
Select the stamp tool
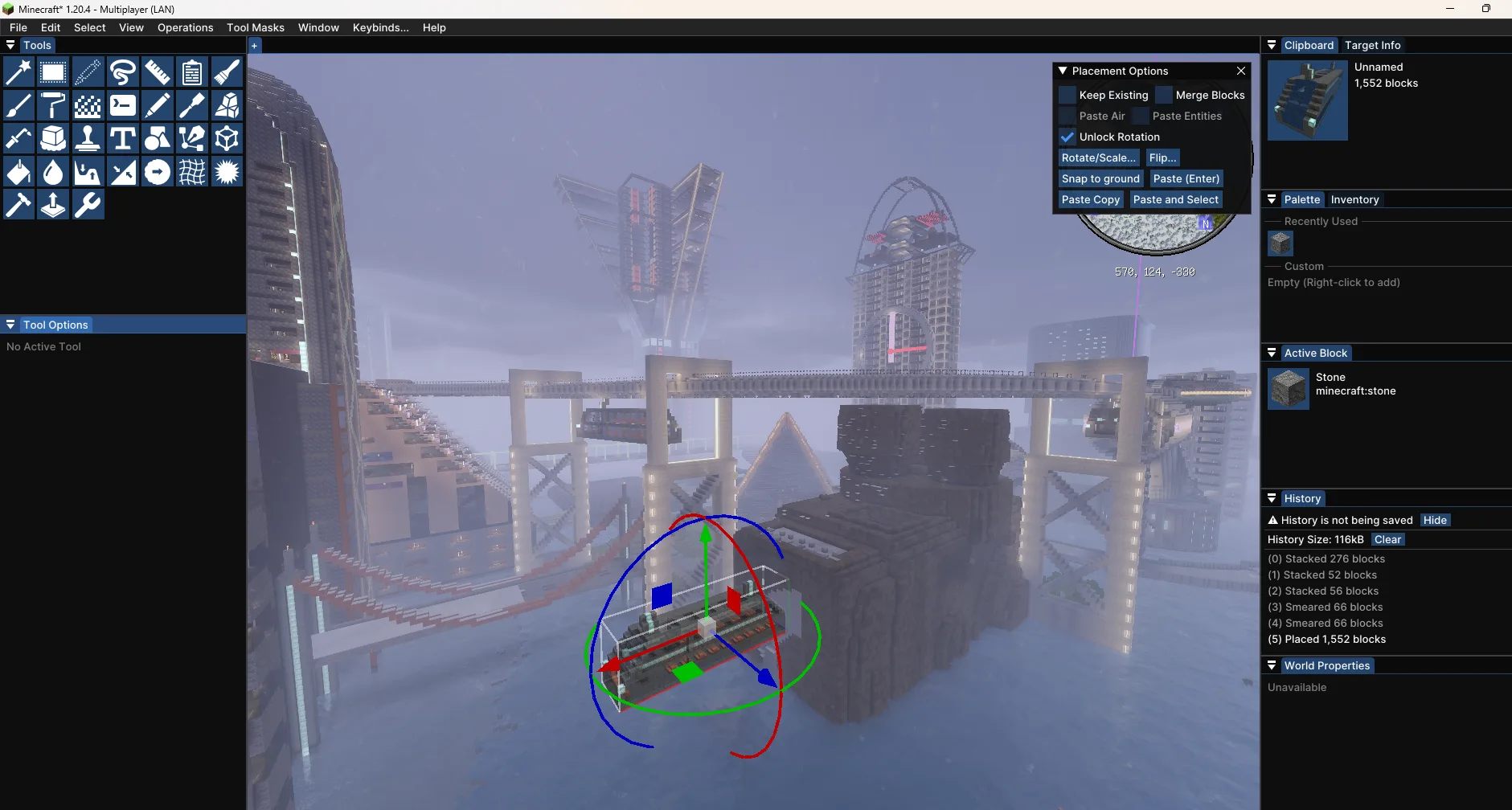click(87, 138)
